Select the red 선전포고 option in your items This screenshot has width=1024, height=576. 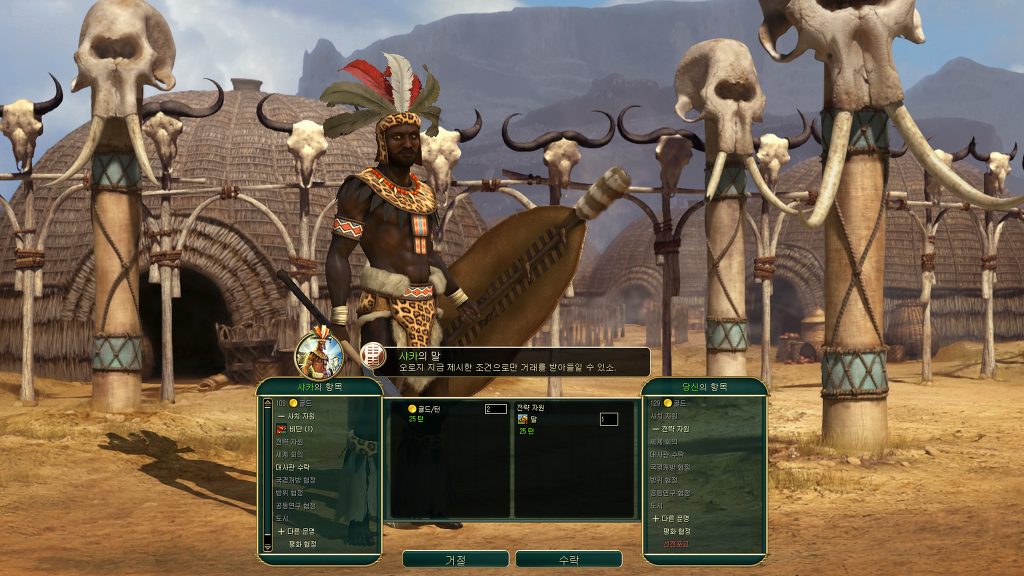coord(675,544)
